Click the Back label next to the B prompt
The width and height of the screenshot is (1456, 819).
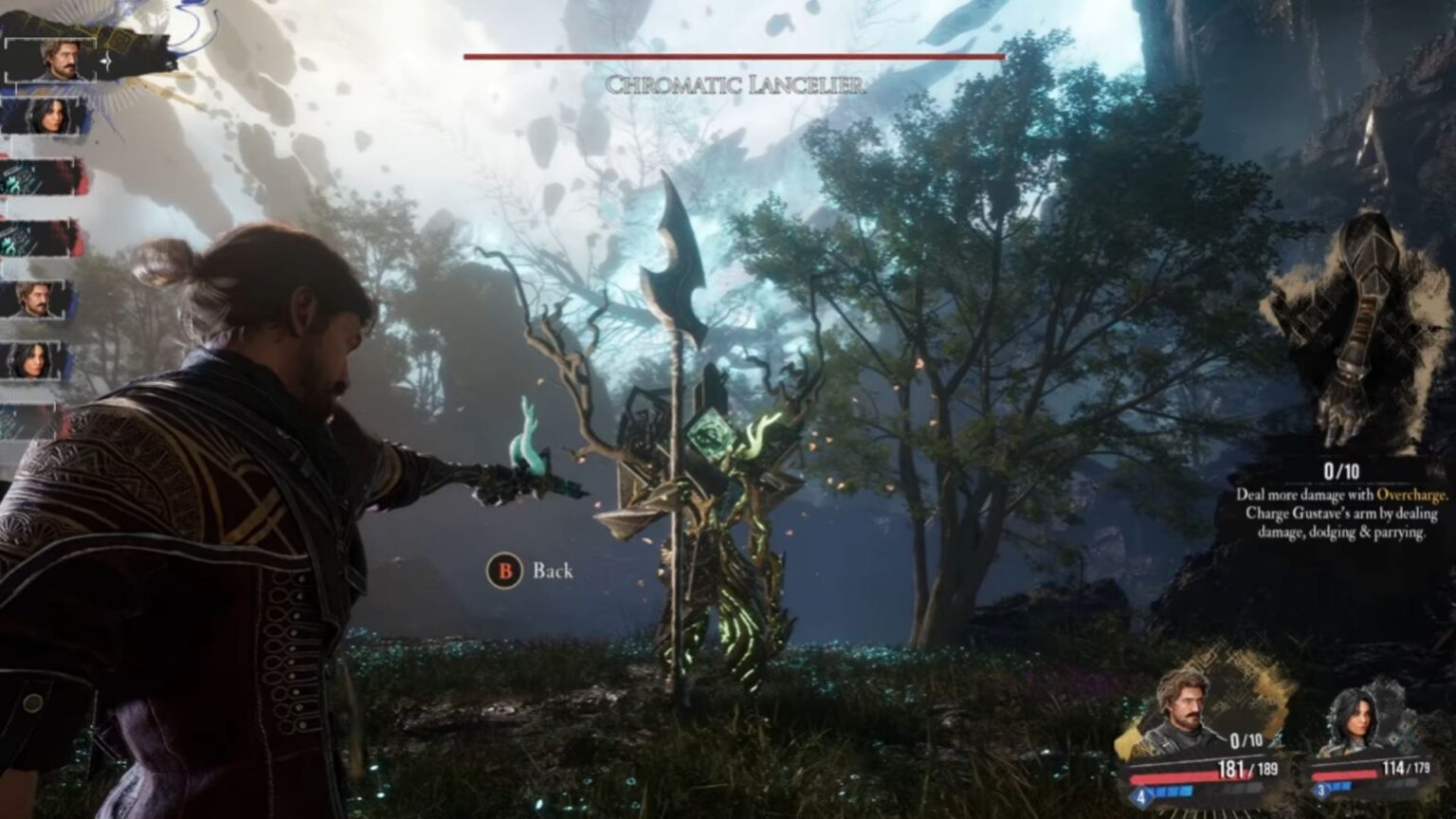555,571
